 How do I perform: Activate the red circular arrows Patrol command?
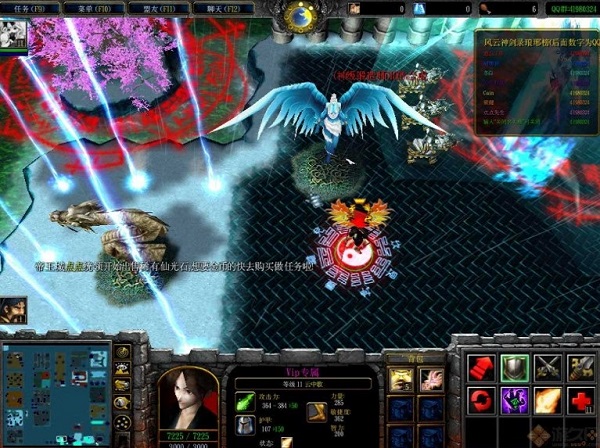pyautogui.click(x=481, y=401)
